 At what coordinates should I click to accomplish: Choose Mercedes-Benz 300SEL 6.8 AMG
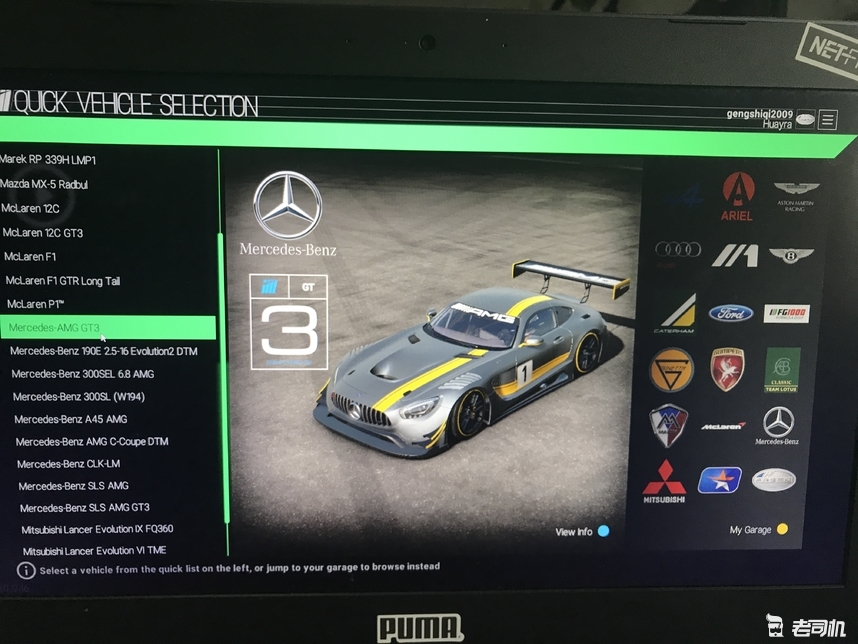[x=83, y=374]
